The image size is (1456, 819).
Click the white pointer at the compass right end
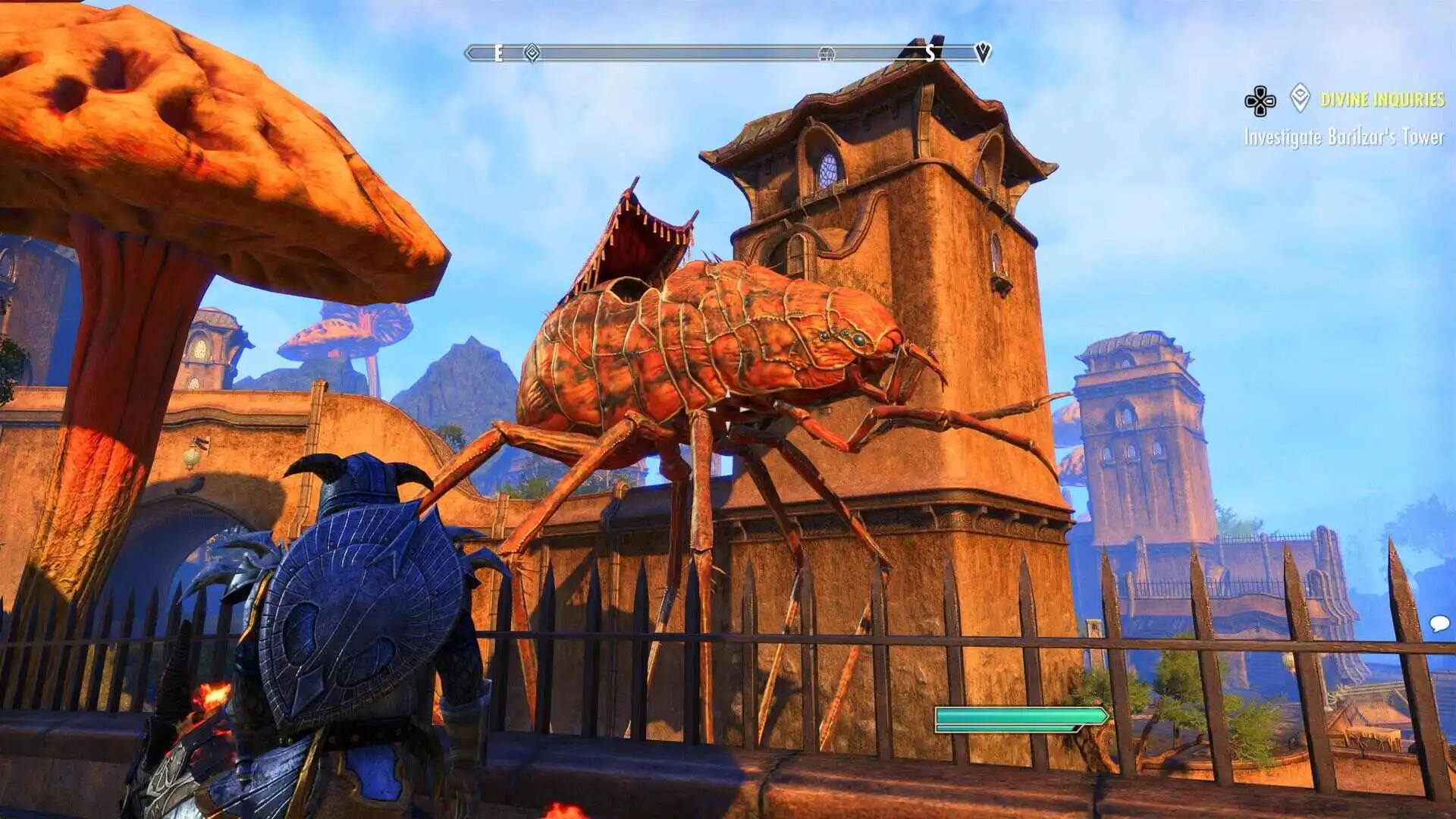(984, 52)
